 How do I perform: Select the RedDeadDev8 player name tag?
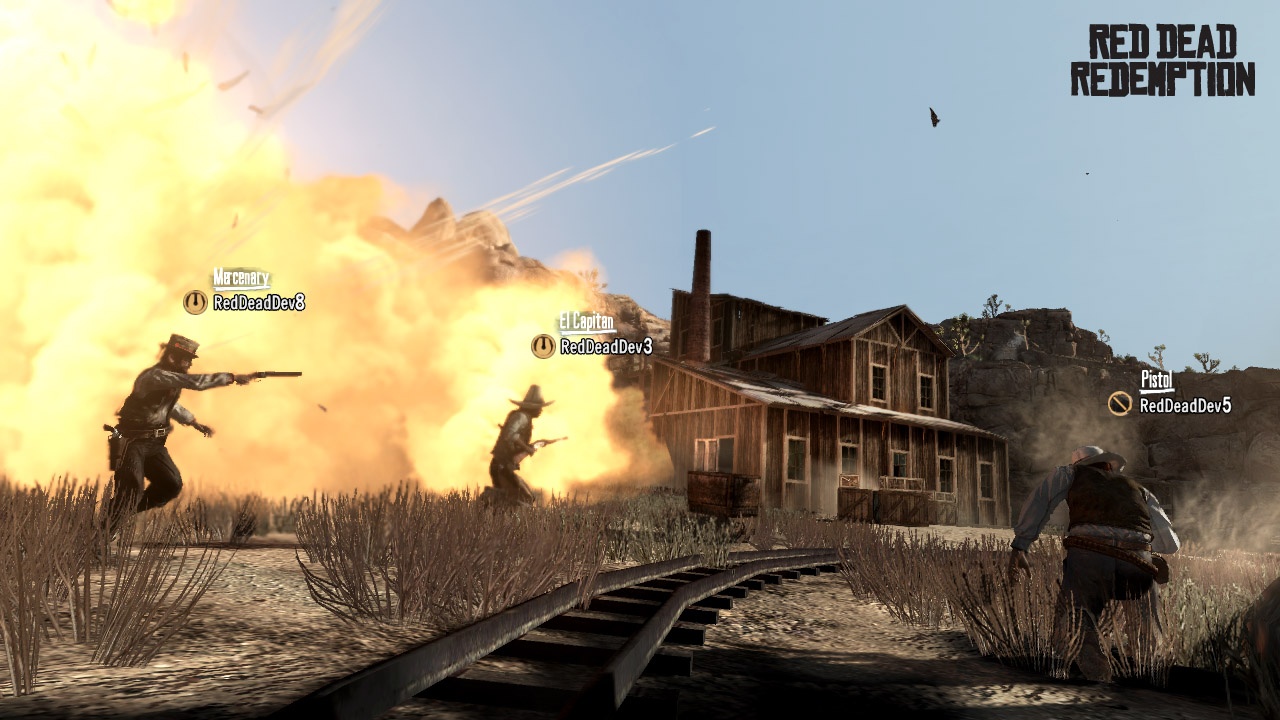pyautogui.click(x=258, y=302)
